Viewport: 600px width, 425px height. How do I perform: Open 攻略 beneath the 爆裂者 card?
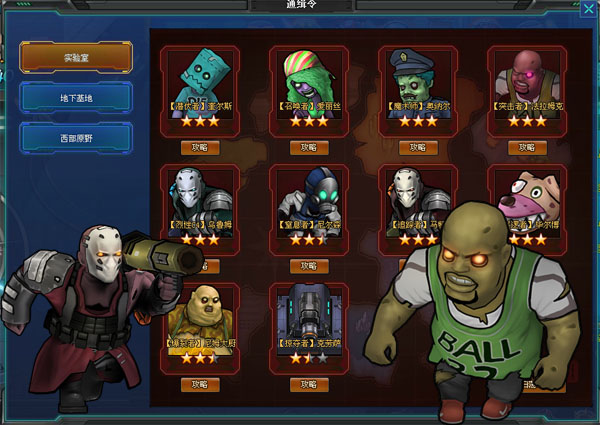coord(199,384)
